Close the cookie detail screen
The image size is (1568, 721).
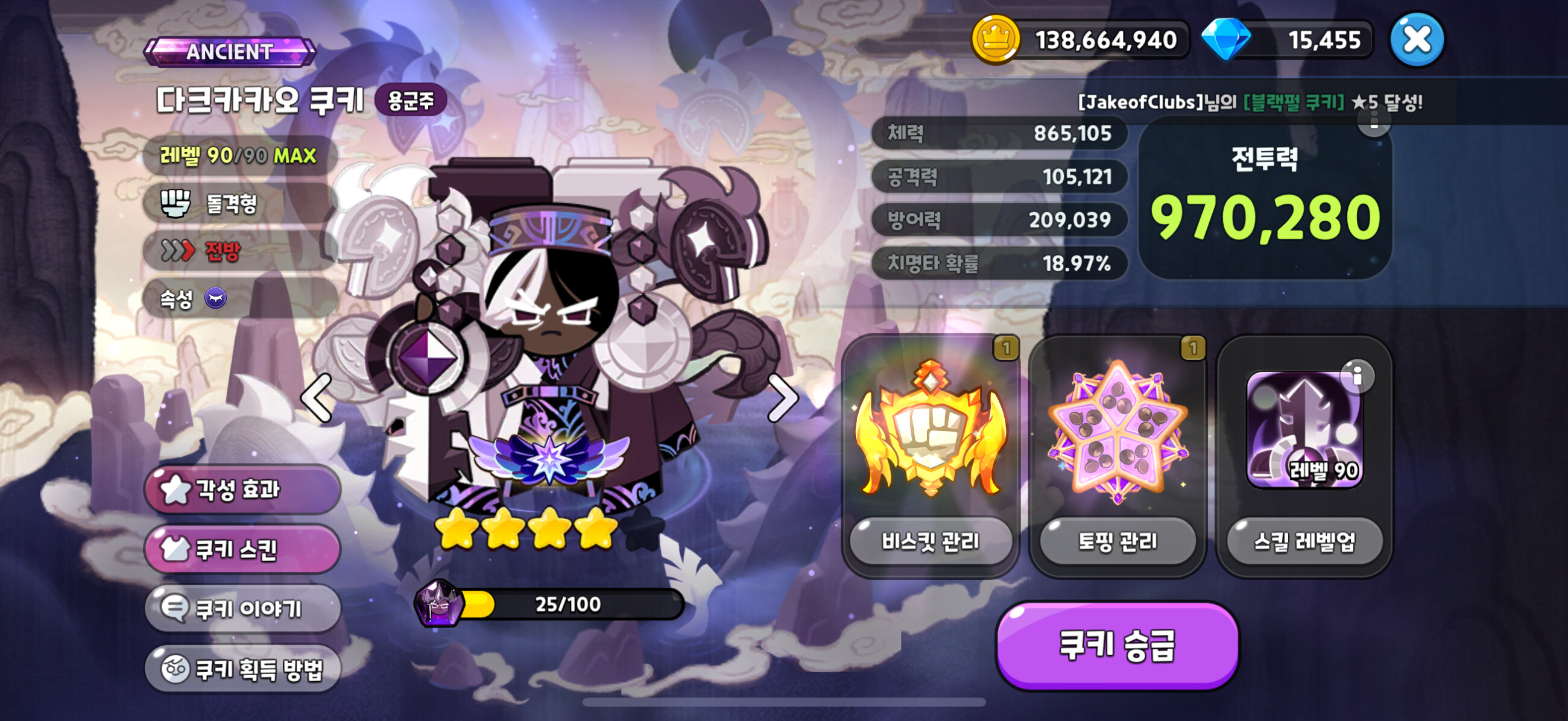tap(1417, 40)
